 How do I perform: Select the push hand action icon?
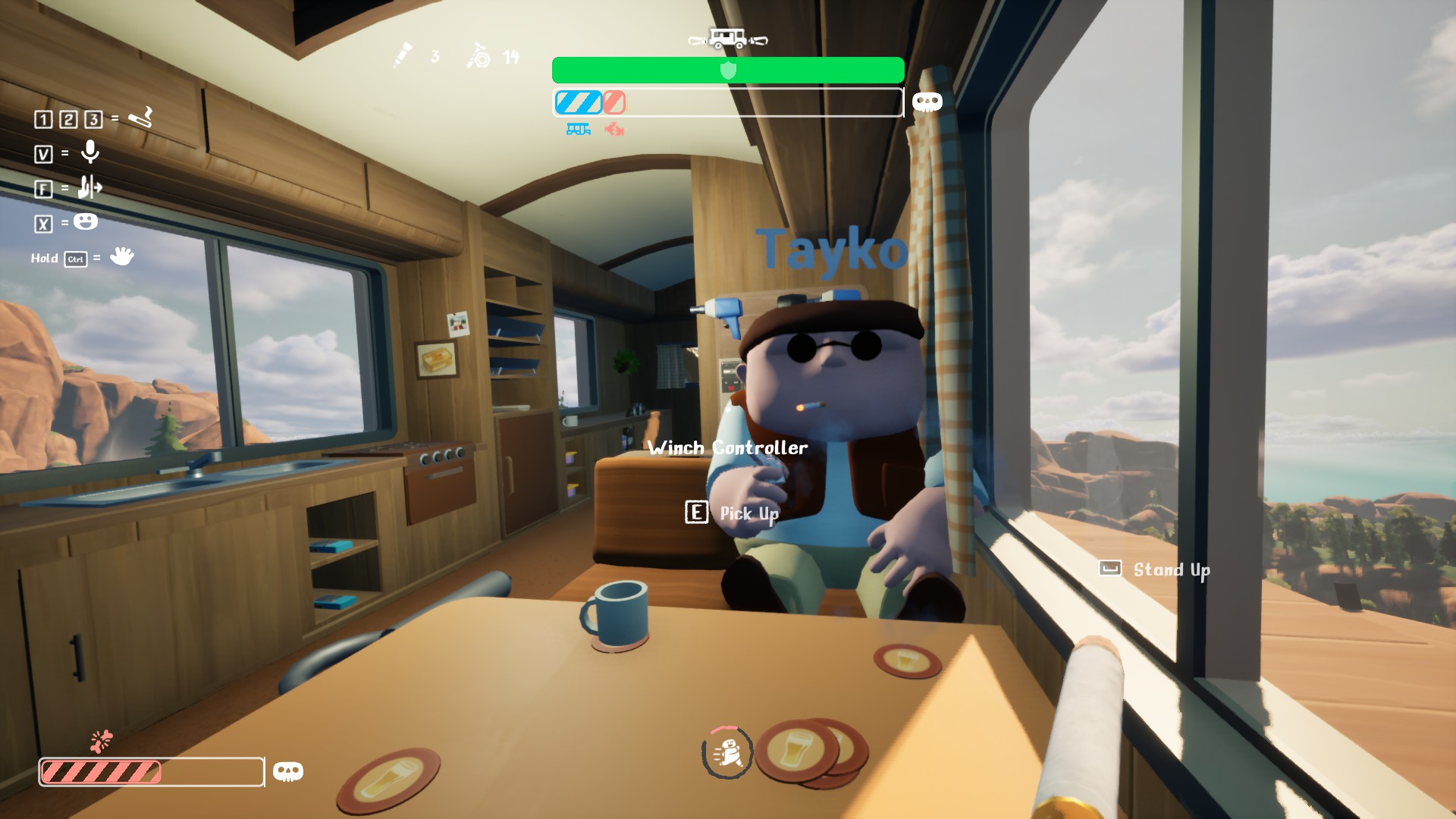[89, 187]
